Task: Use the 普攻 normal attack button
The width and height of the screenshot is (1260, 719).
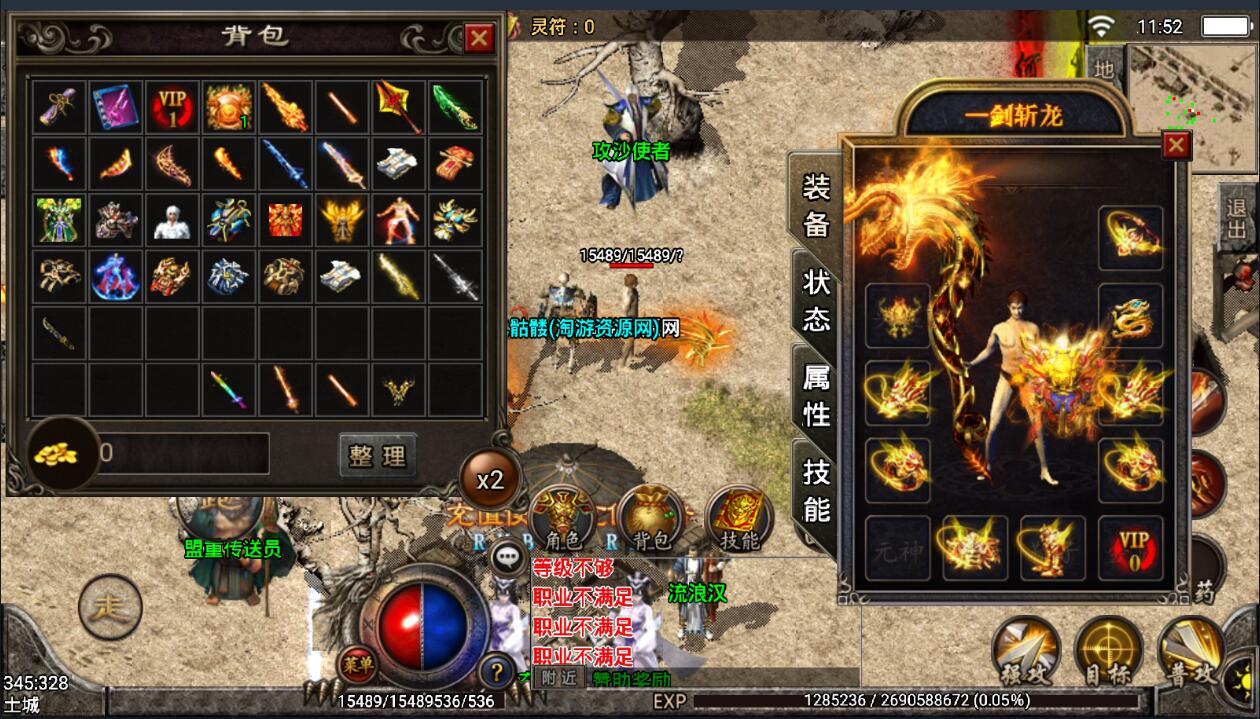Action: 1190,652
